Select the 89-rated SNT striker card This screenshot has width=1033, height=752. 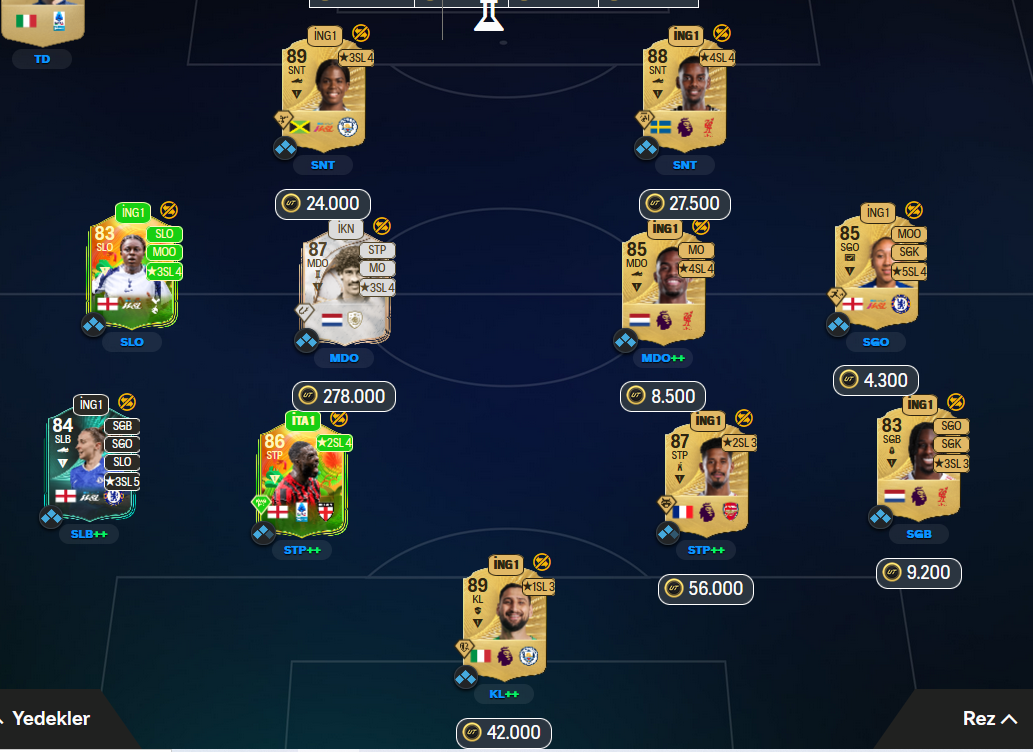[x=325, y=89]
